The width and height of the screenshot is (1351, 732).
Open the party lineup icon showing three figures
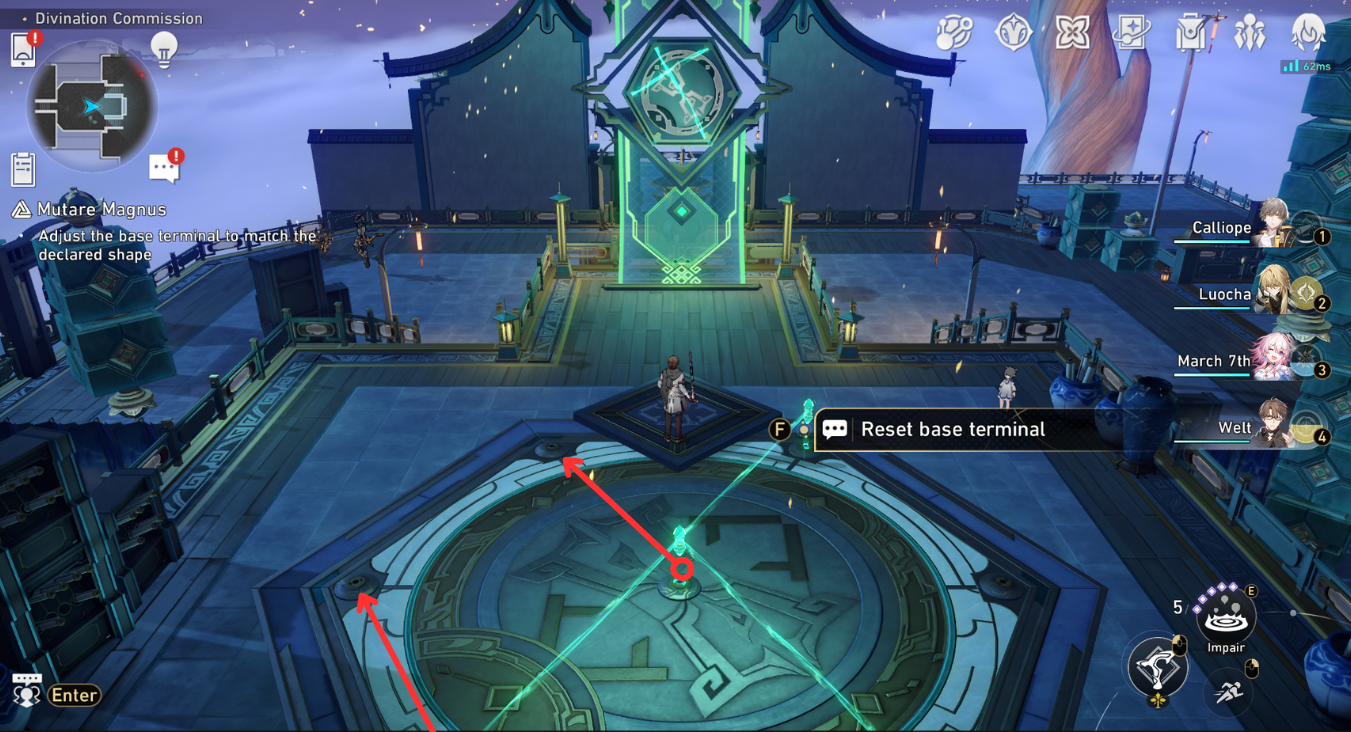(x=1252, y=32)
